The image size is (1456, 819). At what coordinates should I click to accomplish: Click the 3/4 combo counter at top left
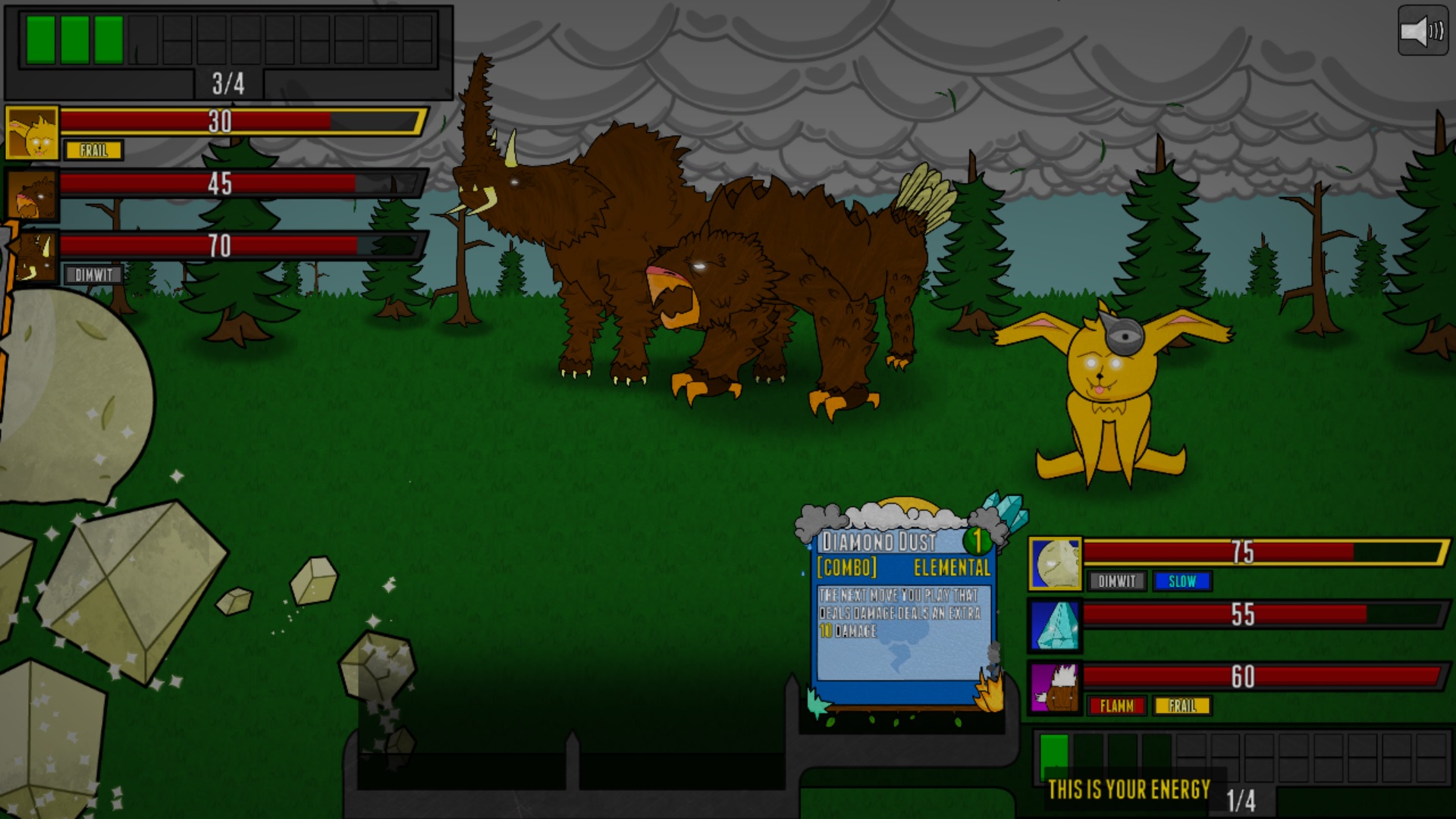pos(227,84)
